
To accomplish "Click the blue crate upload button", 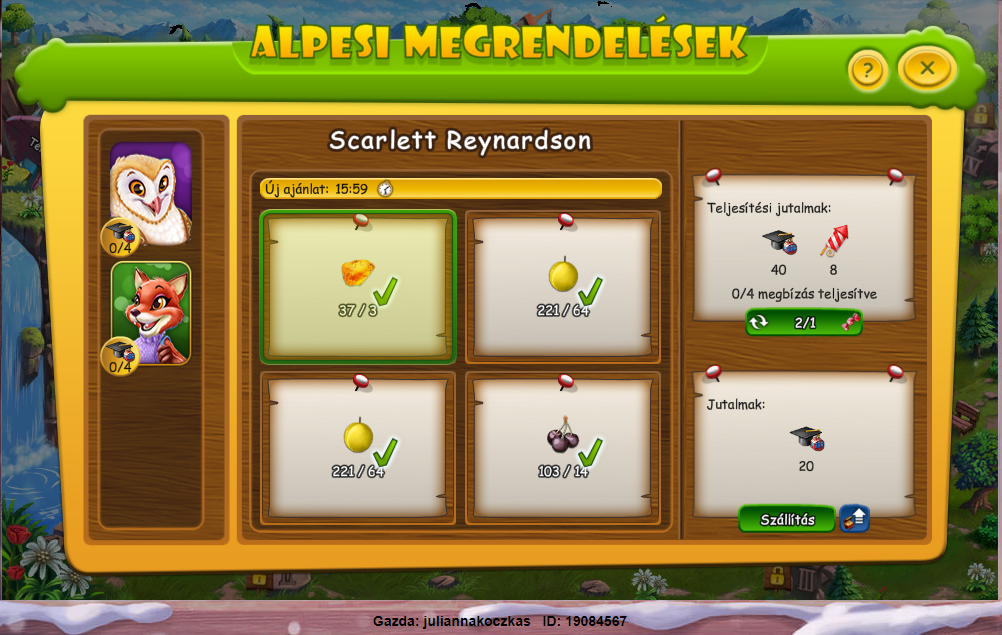I will [854, 519].
